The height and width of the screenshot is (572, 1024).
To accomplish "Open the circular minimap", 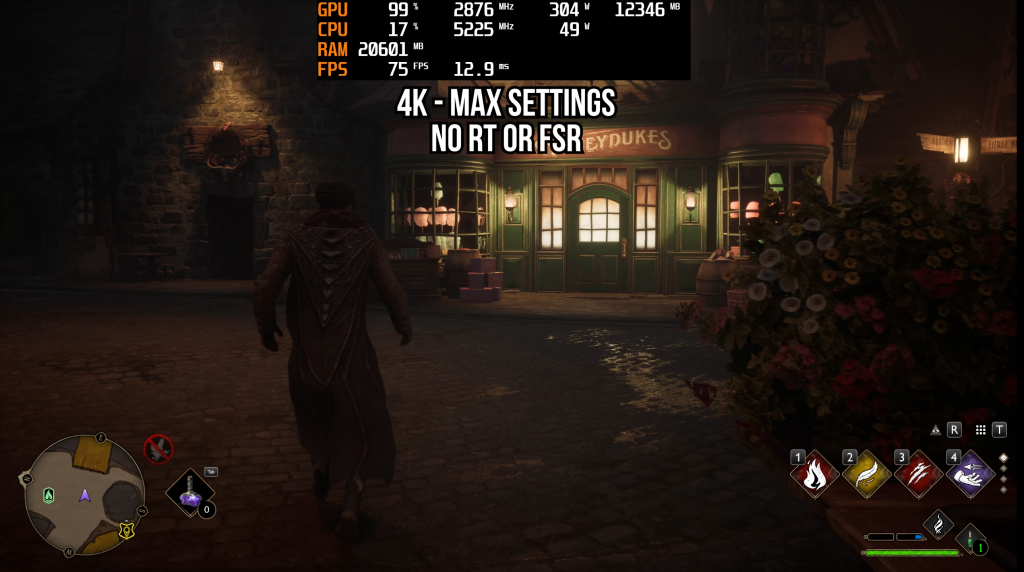I will pos(85,494).
